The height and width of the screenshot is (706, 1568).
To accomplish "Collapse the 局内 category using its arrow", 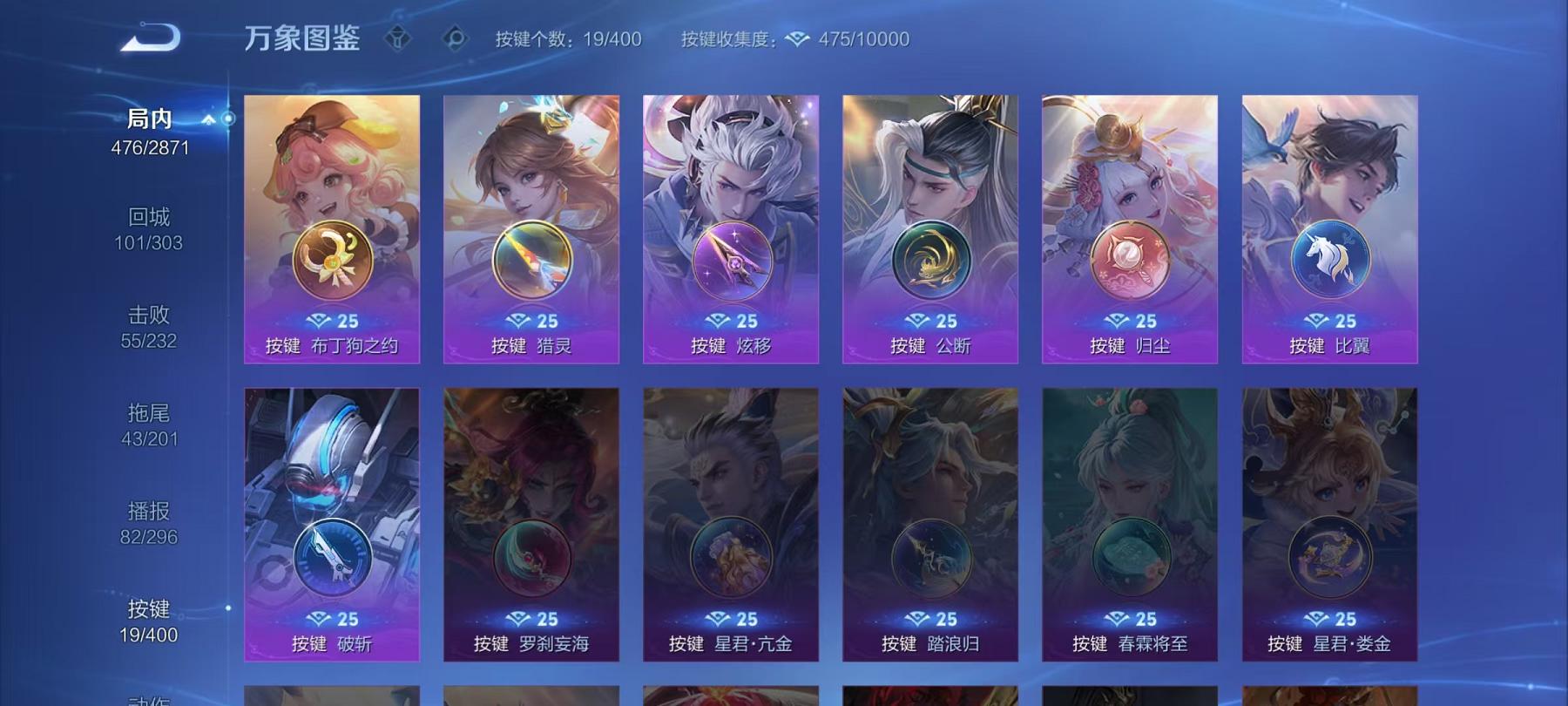I will [x=207, y=121].
